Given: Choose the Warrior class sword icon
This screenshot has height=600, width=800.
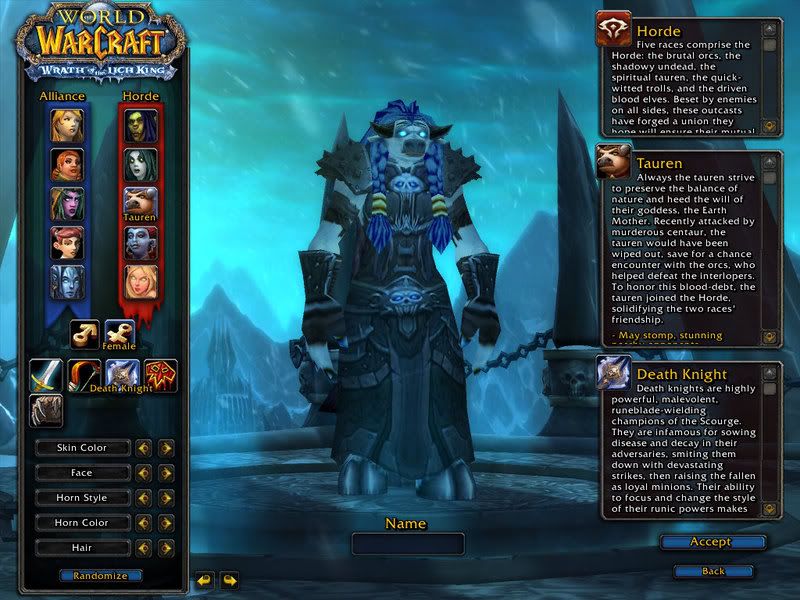Looking at the screenshot, I should 46,375.
